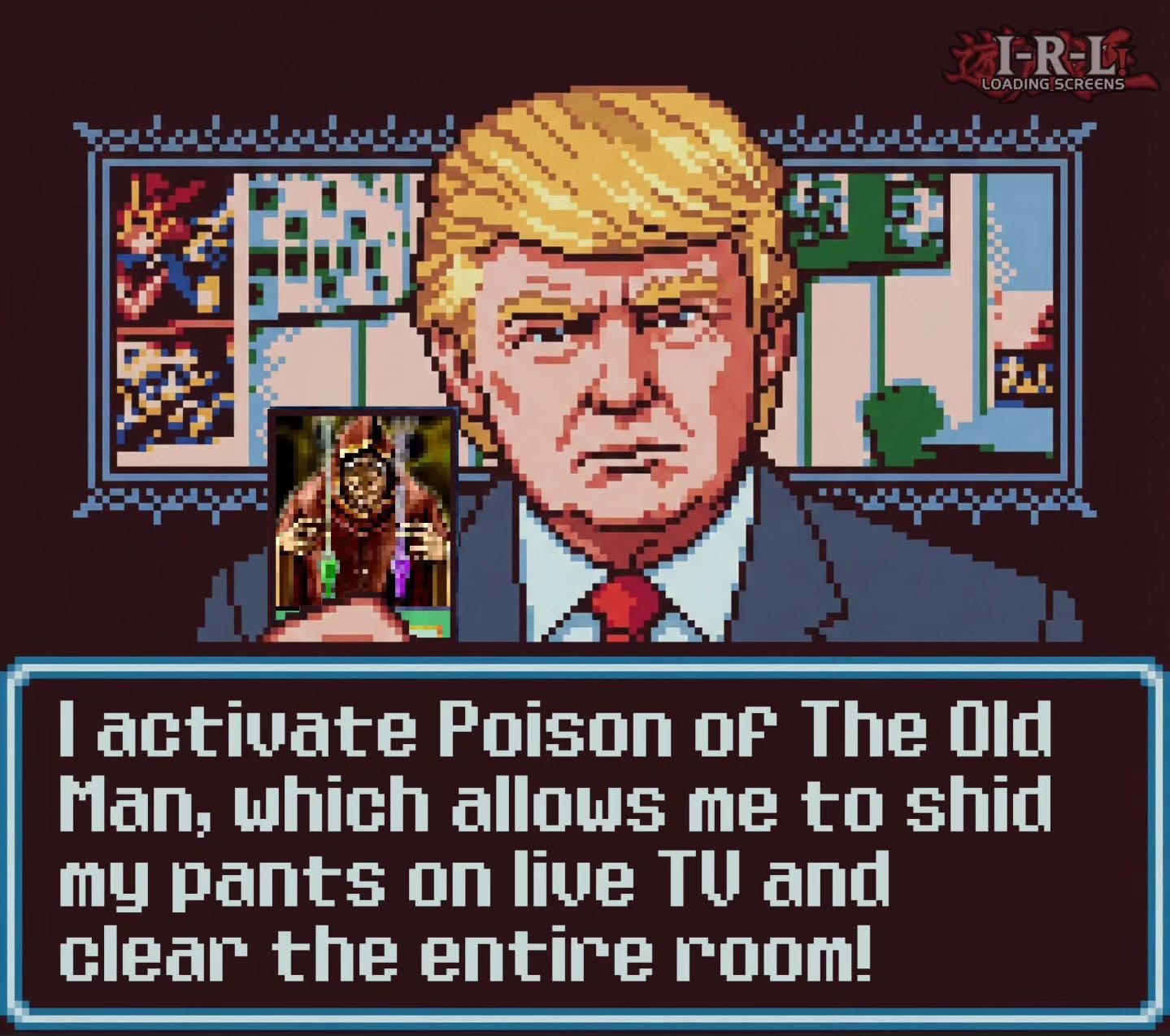Click the IRL Loading Screens logo
This screenshot has width=1170, height=1036.
1053,62
